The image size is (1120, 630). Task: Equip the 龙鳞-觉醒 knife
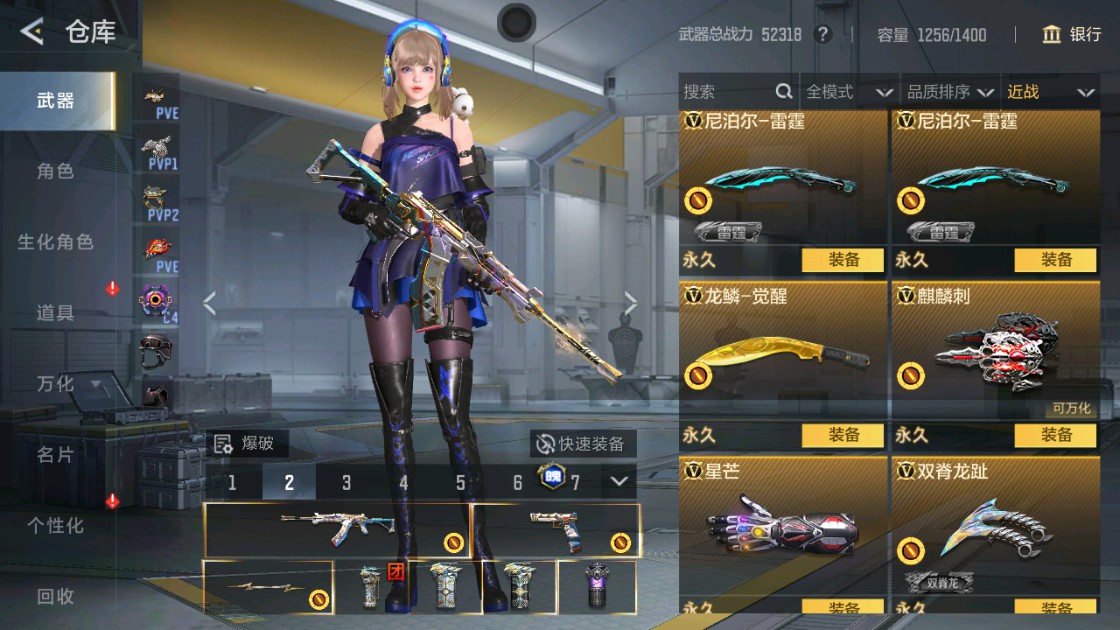843,435
